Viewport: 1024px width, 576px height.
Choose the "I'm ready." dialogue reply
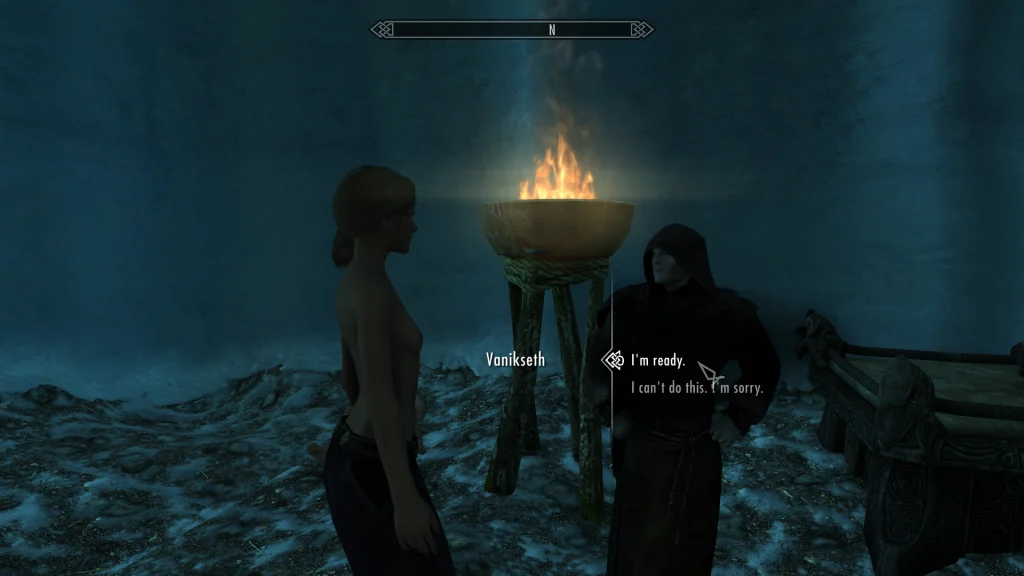click(x=657, y=360)
